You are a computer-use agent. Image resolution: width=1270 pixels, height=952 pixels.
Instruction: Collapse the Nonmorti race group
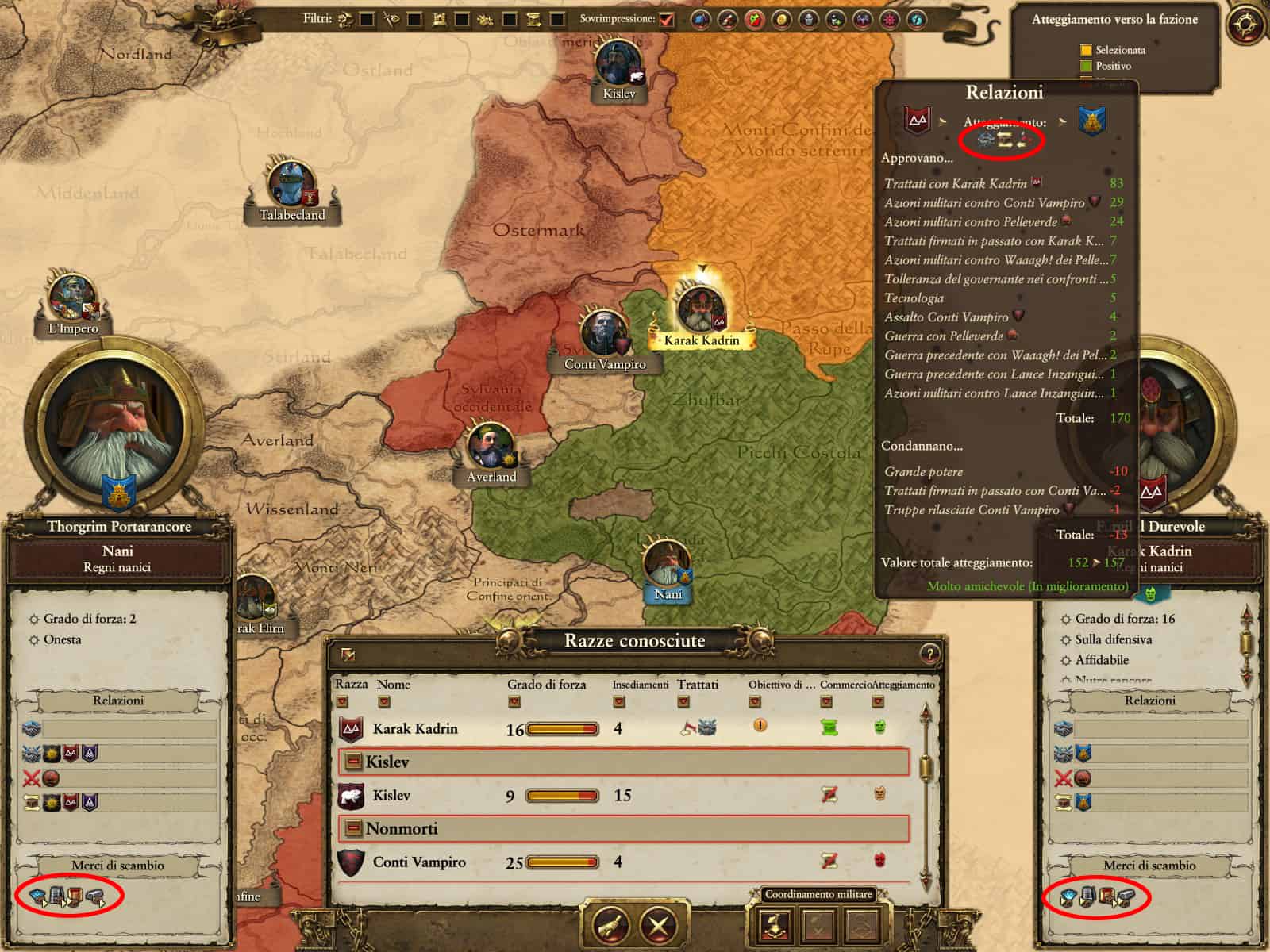pos(352,829)
